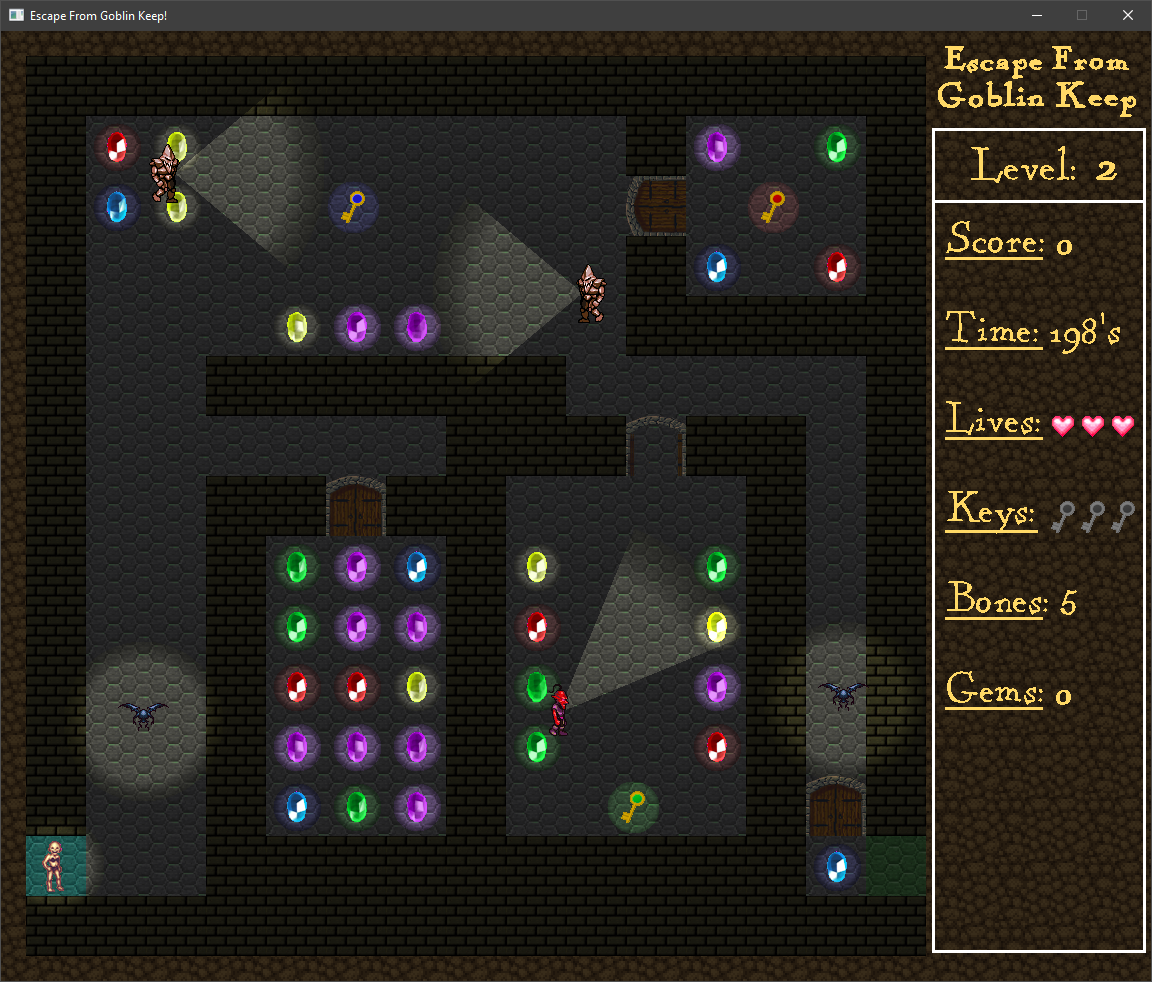
Task: Minimize the game window
Action: click(1037, 15)
